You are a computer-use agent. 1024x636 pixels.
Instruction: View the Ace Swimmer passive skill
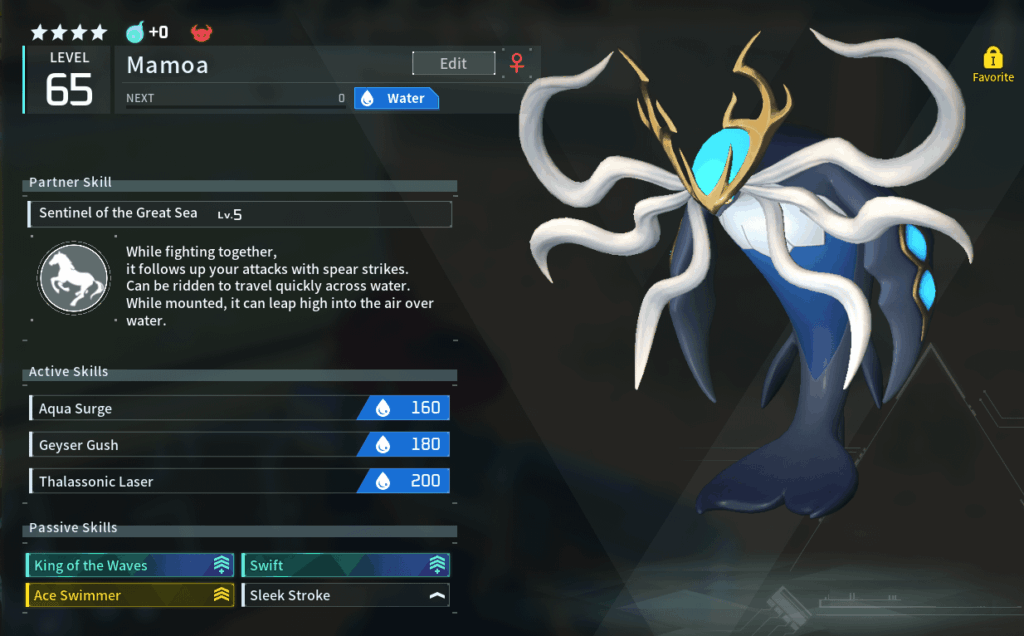click(x=130, y=595)
